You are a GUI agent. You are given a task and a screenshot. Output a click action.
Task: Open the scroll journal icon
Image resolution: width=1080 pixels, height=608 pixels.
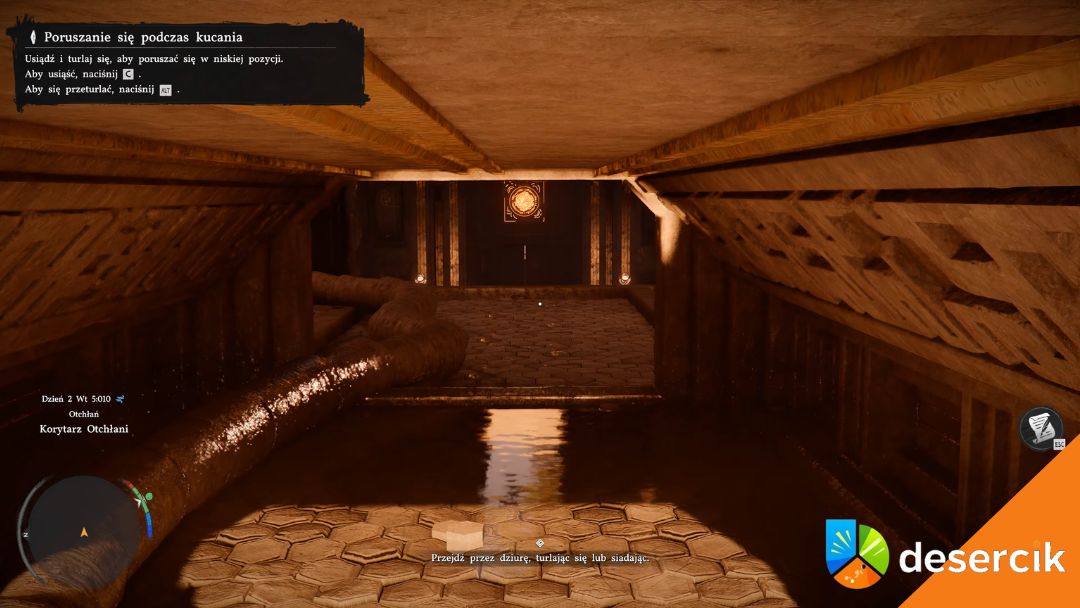tap(1041, 428)
